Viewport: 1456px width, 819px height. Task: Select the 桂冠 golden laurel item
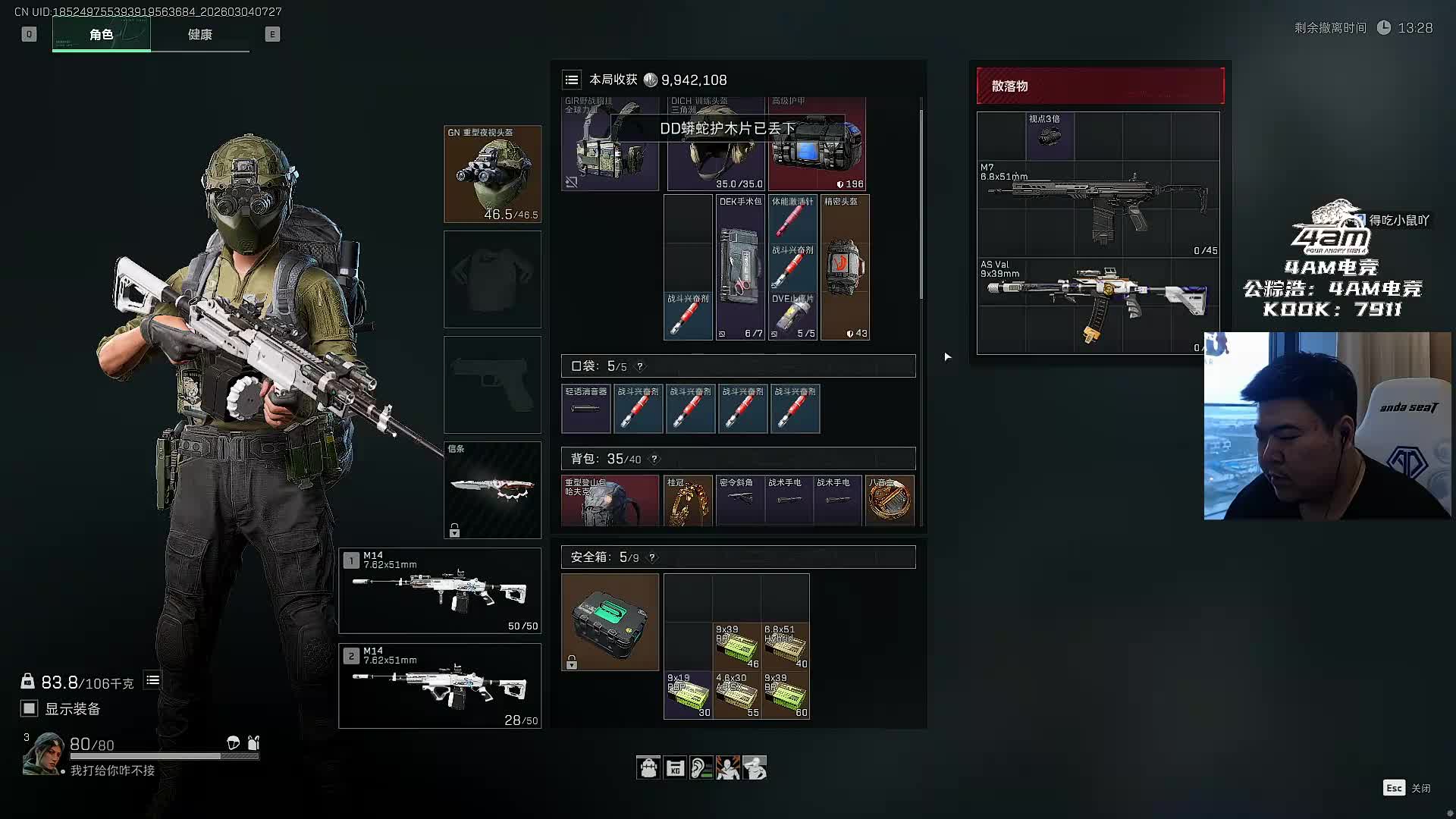click(x=688, y=500)
